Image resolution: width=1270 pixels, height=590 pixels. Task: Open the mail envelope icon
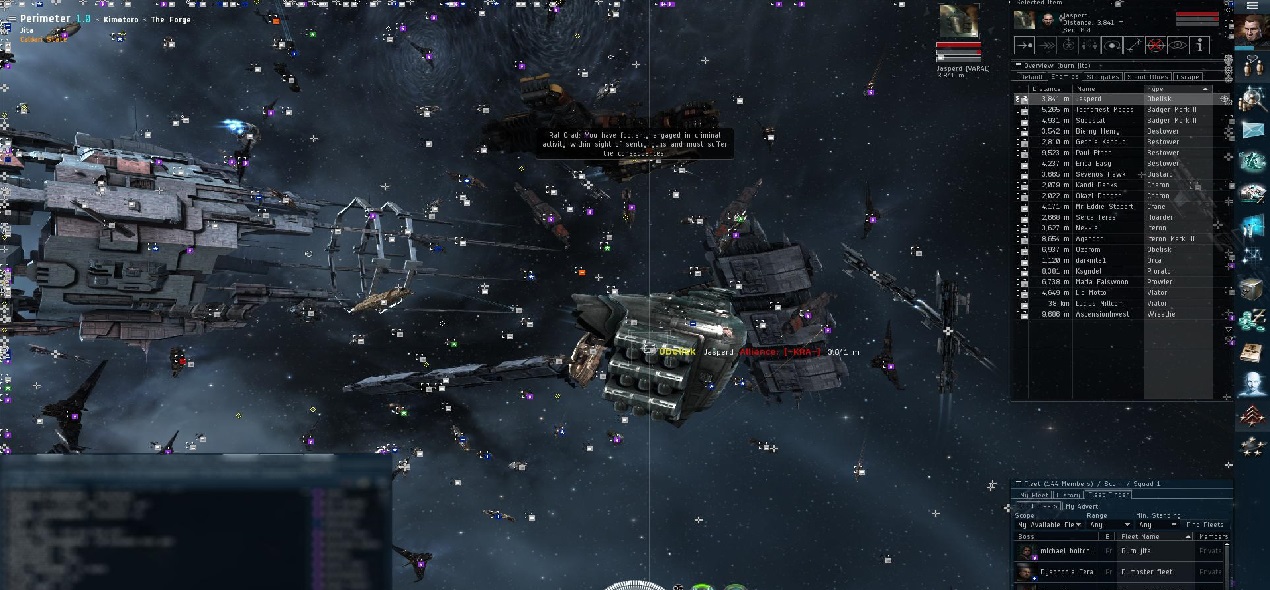(x=1253, y=130)
